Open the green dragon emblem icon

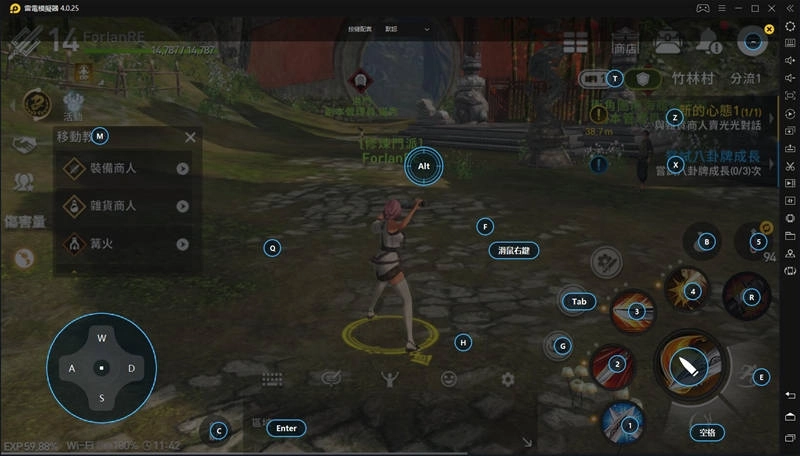point(37,101)
